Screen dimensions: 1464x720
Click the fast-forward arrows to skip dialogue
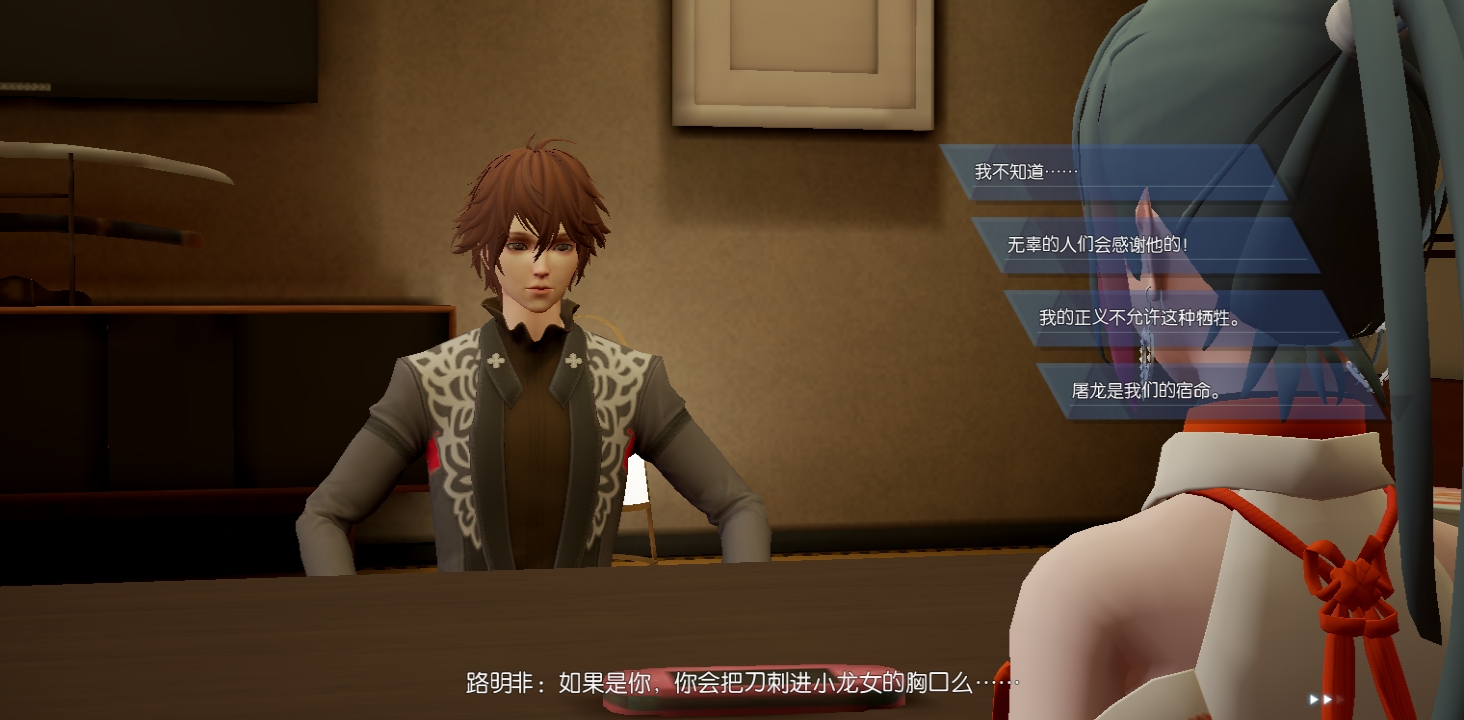1321,699
